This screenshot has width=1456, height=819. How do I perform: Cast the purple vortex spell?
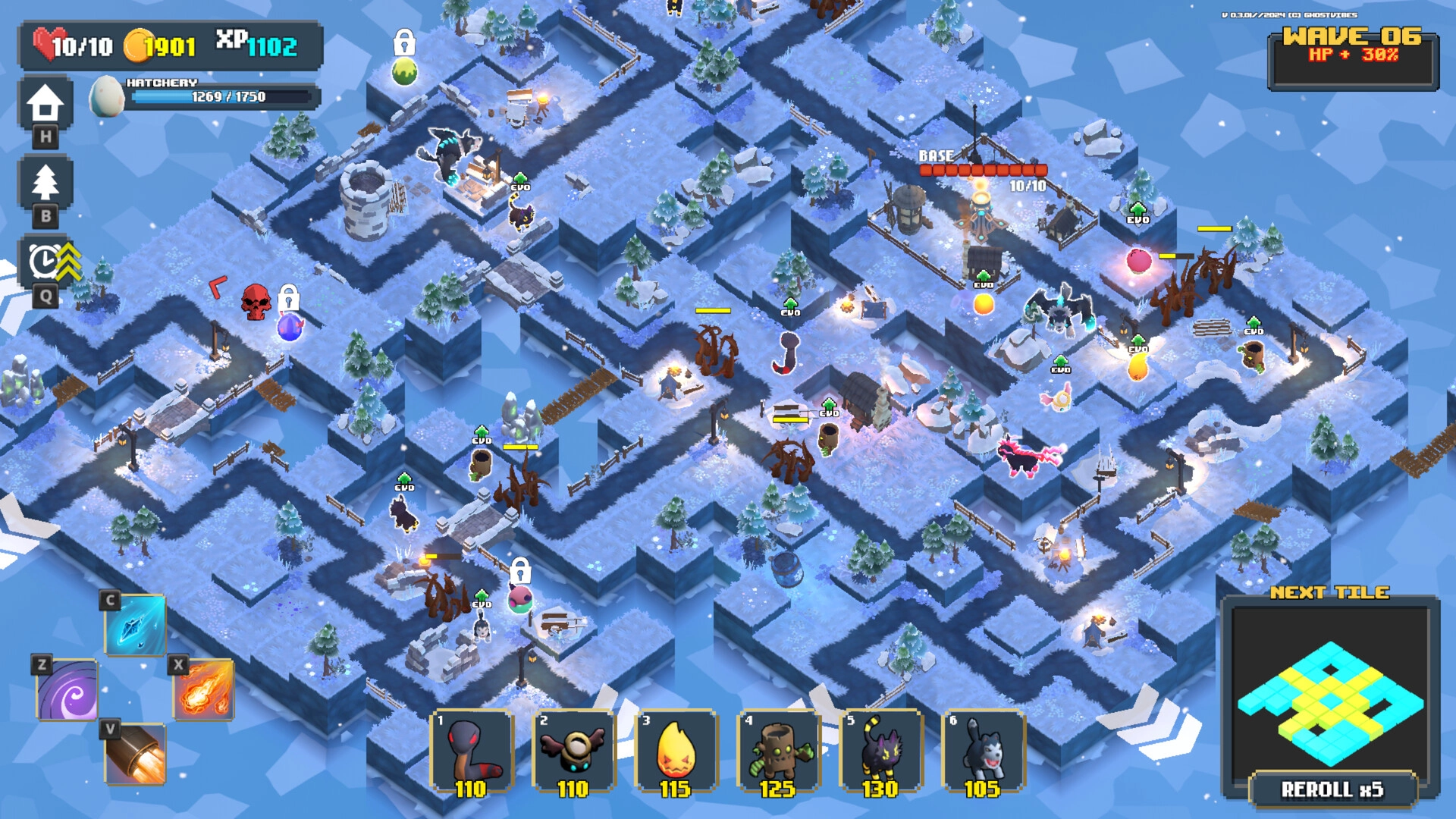[x=67, y=690]
